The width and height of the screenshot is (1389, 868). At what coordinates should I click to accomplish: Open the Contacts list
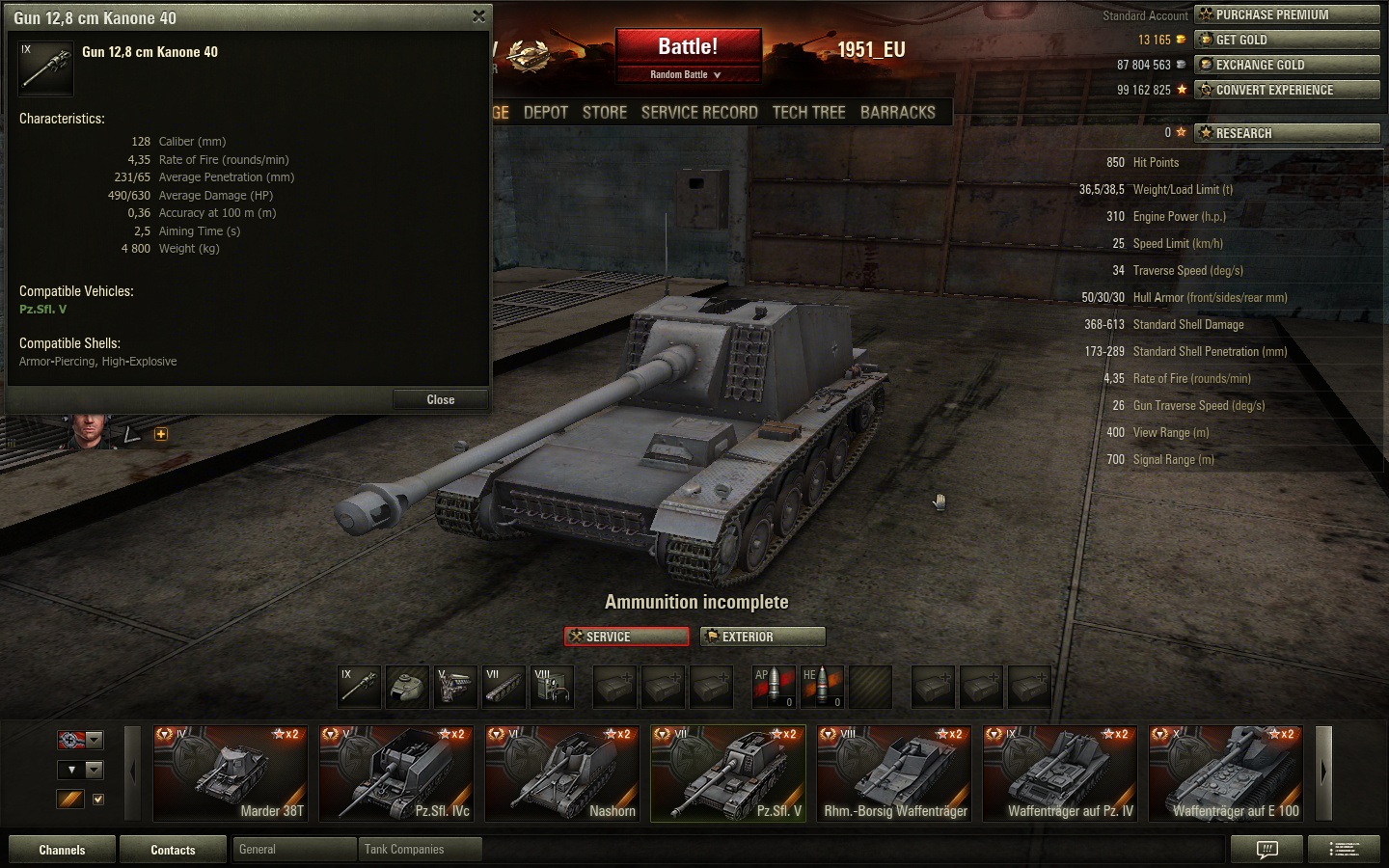click(x=173, y=850)
